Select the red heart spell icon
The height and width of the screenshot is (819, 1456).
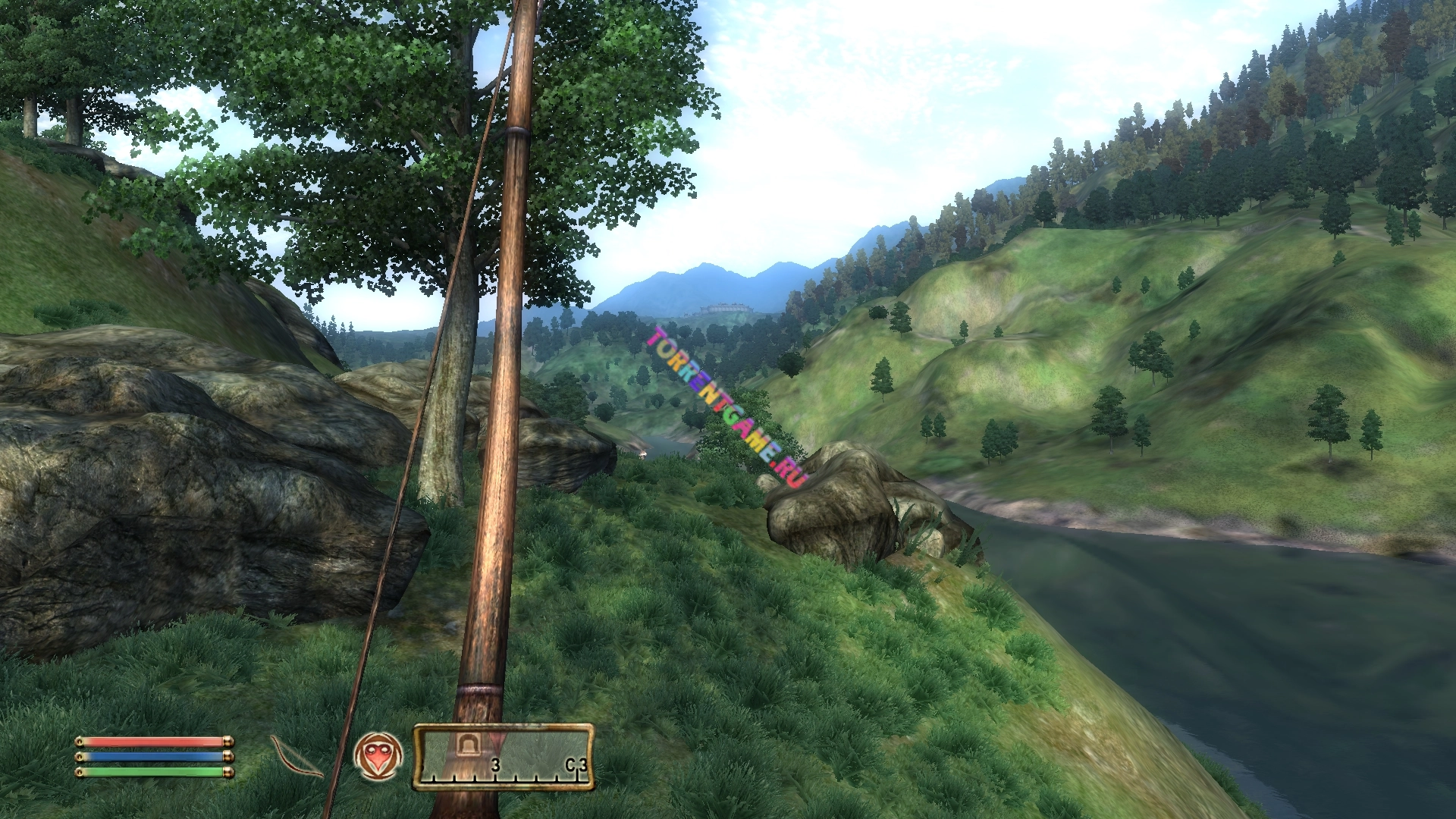378,756
